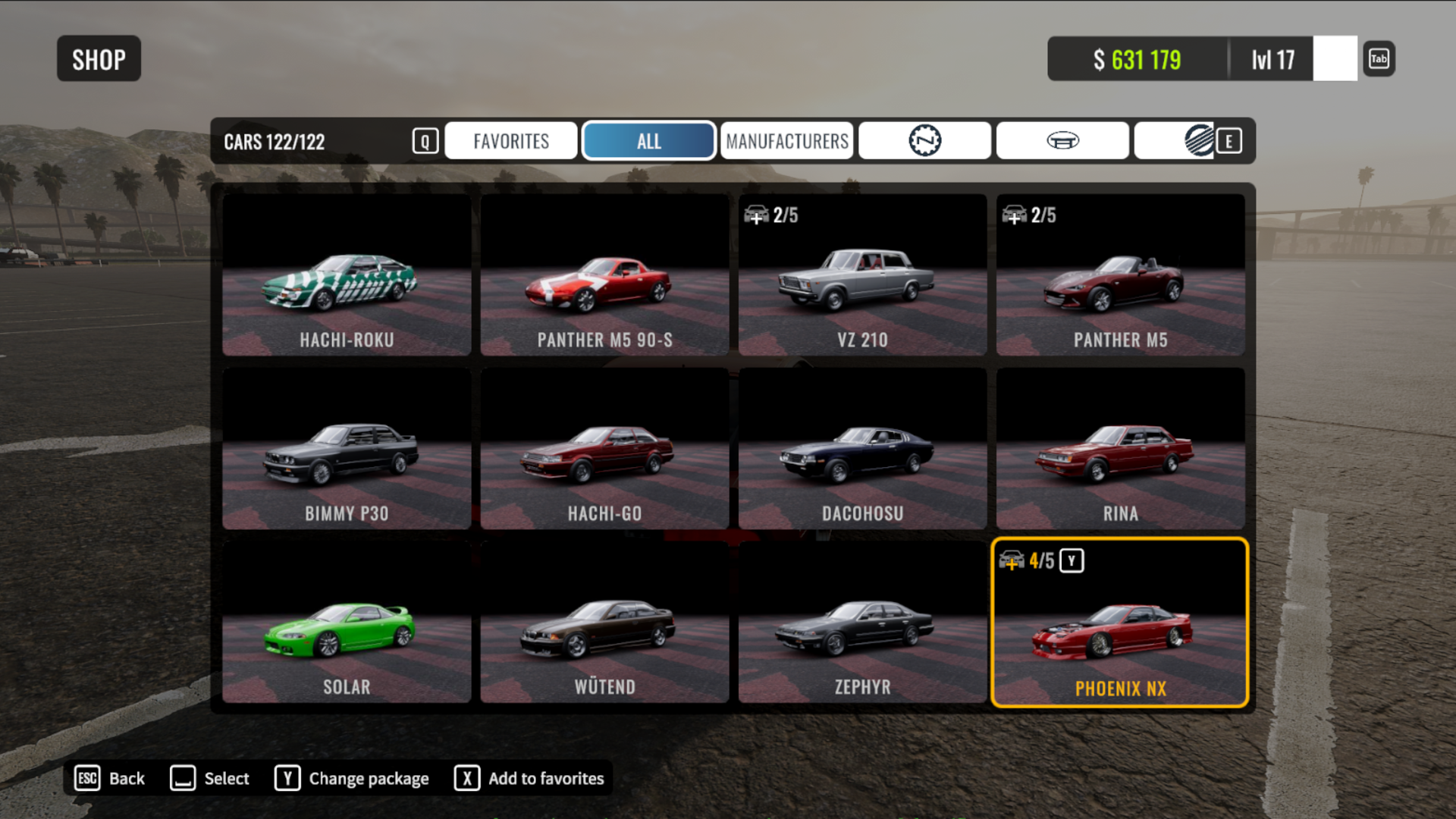Choose the Panther M5 convertible tile
The width and height of the screenshot is (1456, 819).
coord(1120,275)
